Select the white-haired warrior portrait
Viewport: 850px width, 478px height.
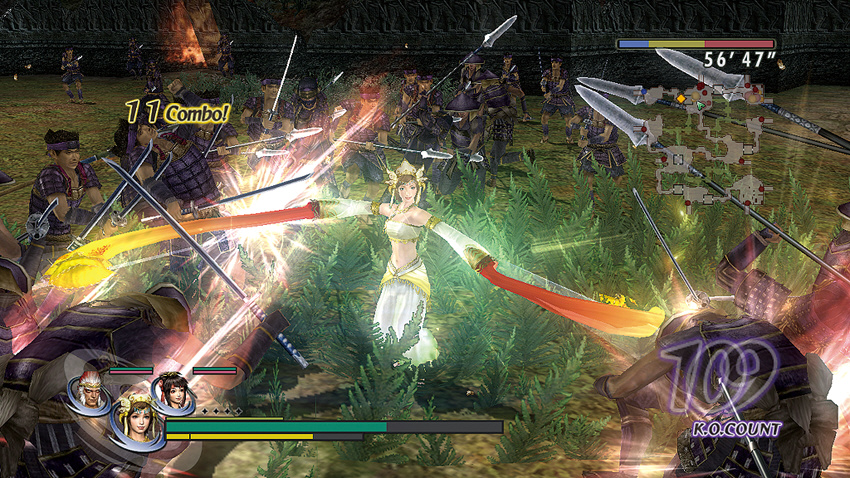point(87,389)
